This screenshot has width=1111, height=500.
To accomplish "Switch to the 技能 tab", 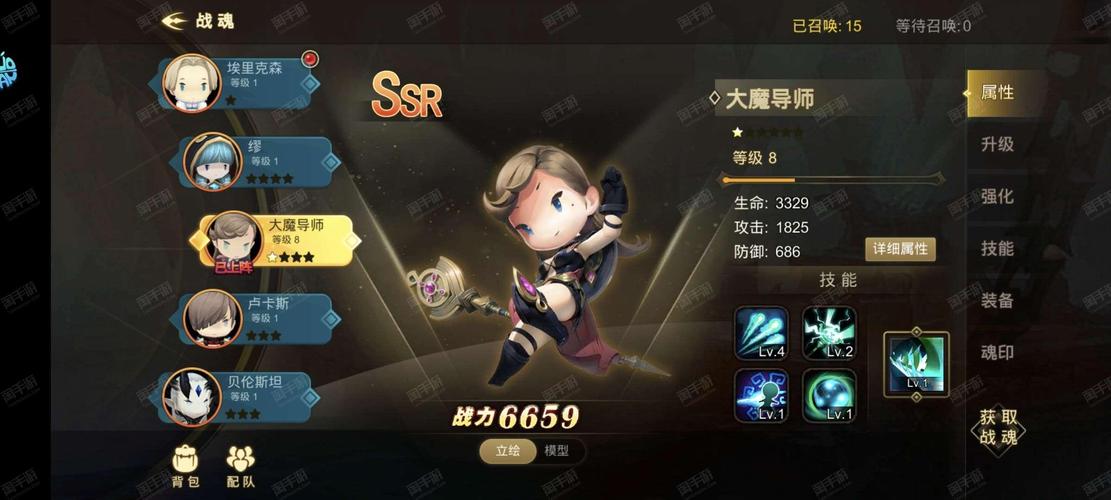I will pos(997,249).
